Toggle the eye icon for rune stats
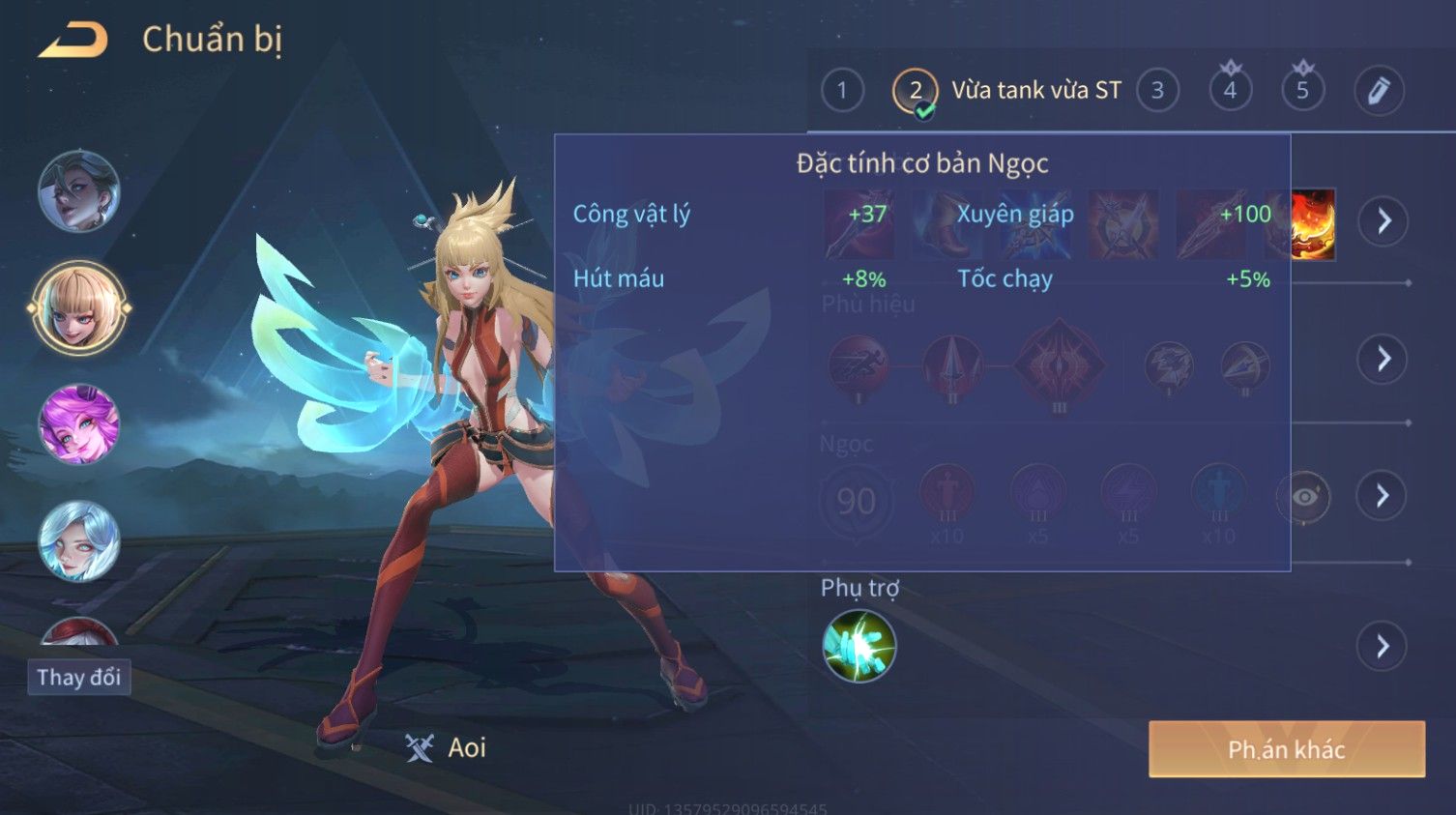Screen dimensions: 1456x815 click(x=1303, y=497)
